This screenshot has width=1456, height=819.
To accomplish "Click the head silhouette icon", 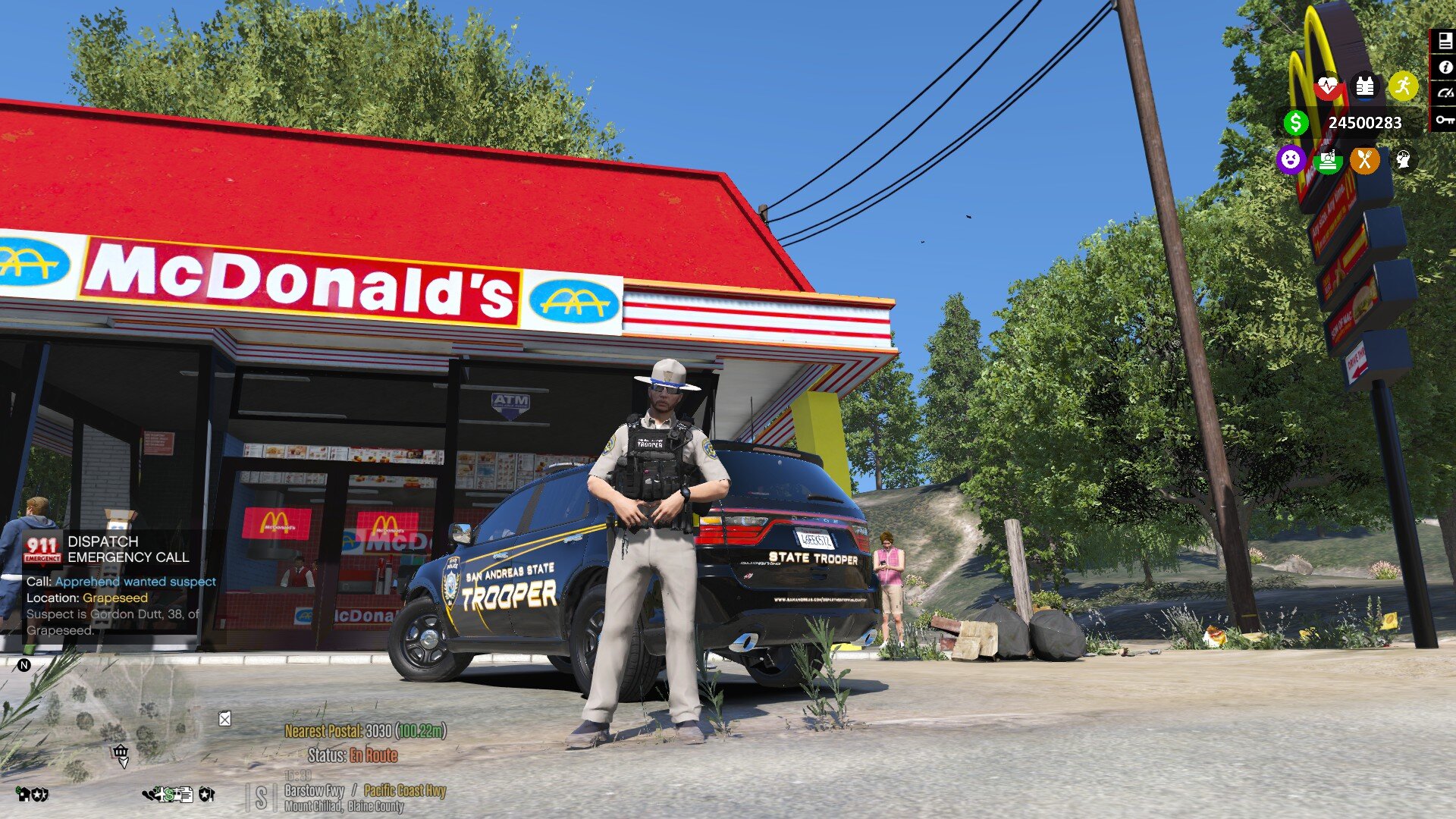I will pos(1404,160).
